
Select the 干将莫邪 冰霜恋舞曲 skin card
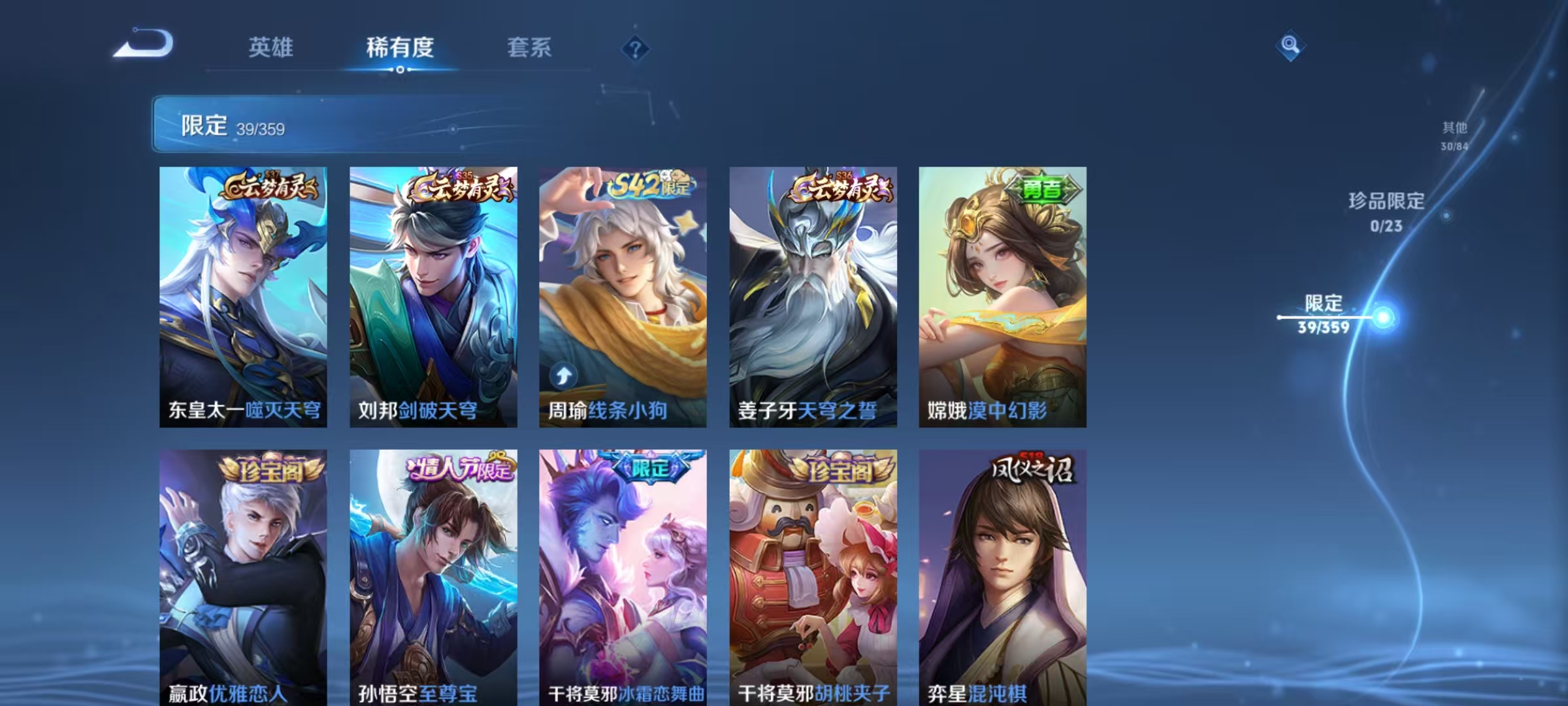coord(622,575)
